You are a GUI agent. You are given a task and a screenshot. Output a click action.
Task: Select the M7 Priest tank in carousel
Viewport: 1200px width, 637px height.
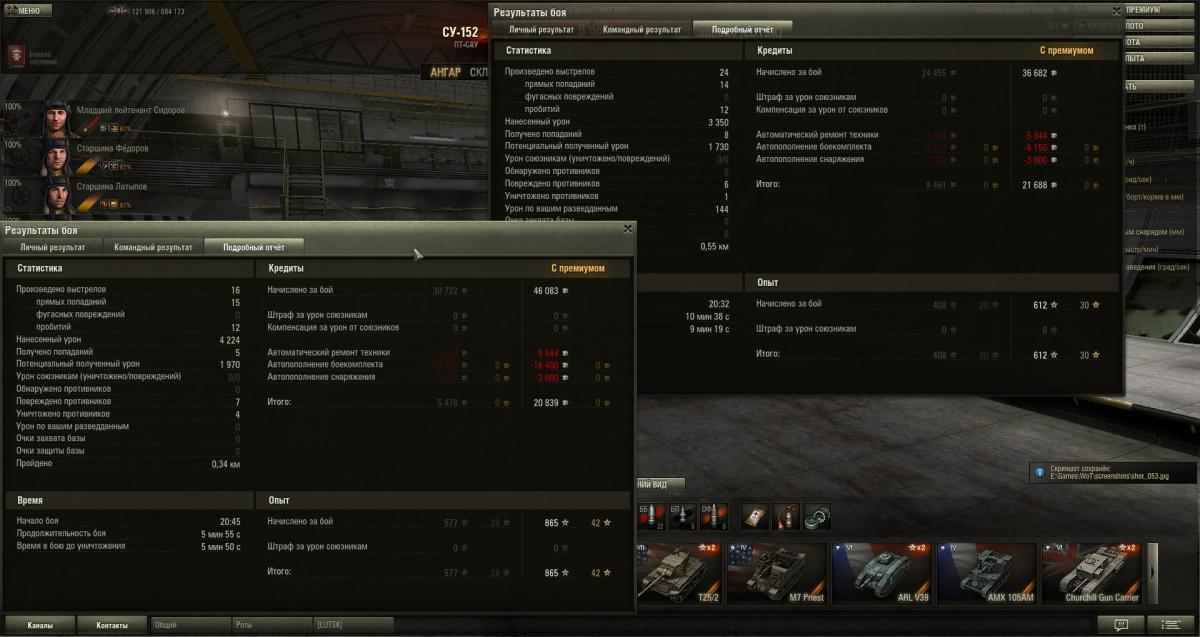[778, 575]
